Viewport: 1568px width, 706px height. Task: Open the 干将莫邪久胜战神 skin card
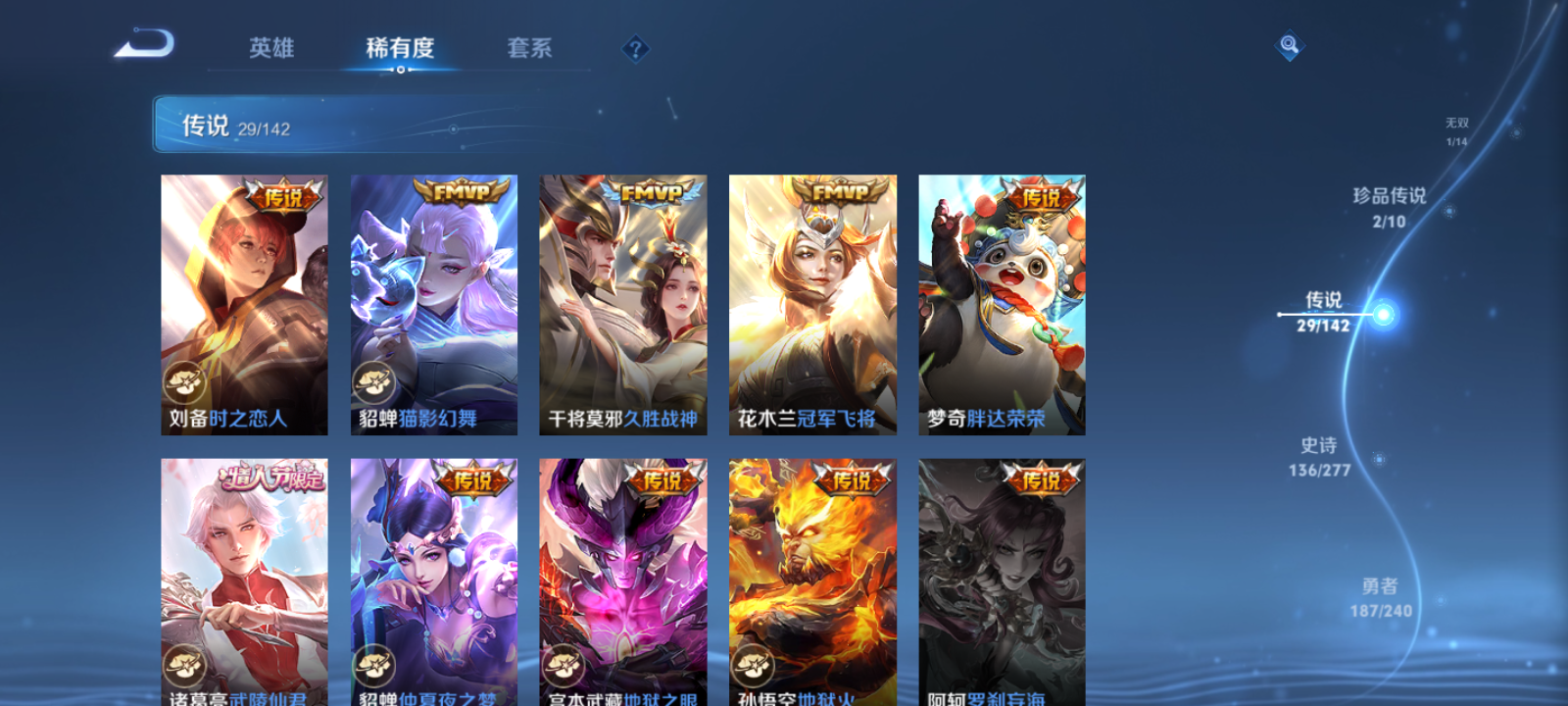coord(622,304)
